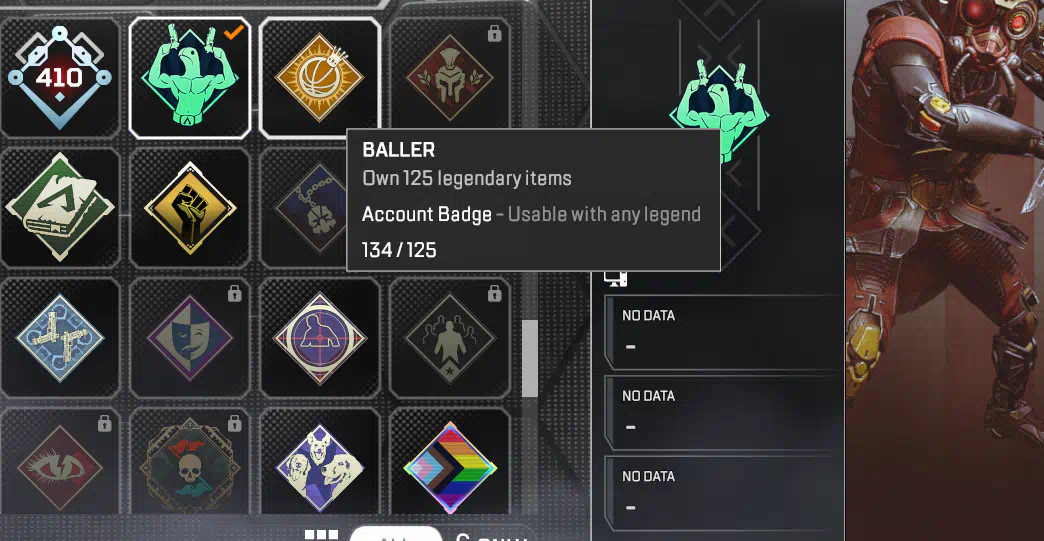1044x541 pixels.
Task: Click the badge list scrollbar
Action: (x=530, y=358)
